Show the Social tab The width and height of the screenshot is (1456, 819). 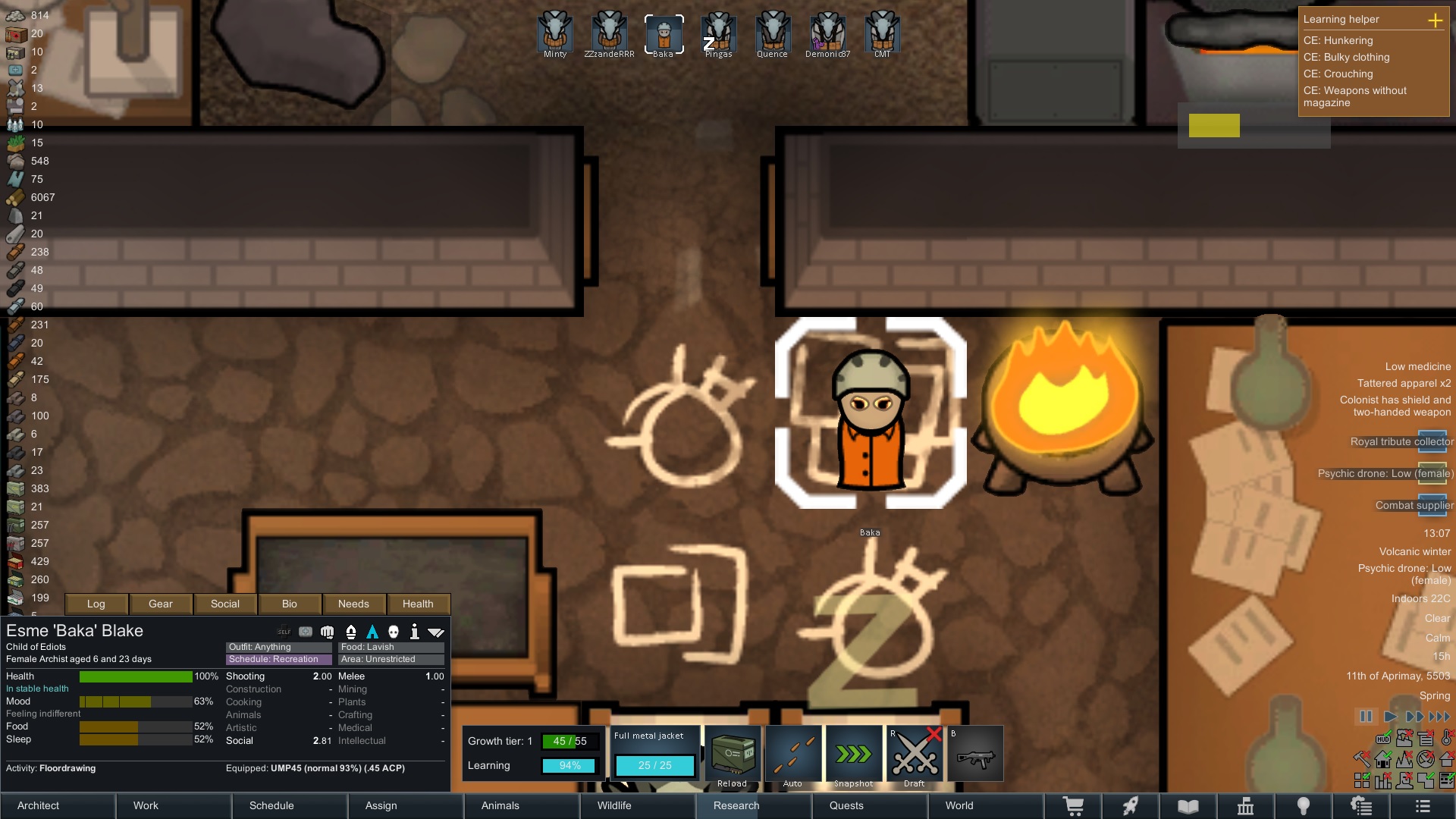pyautogui.click(x=225, y=604)
